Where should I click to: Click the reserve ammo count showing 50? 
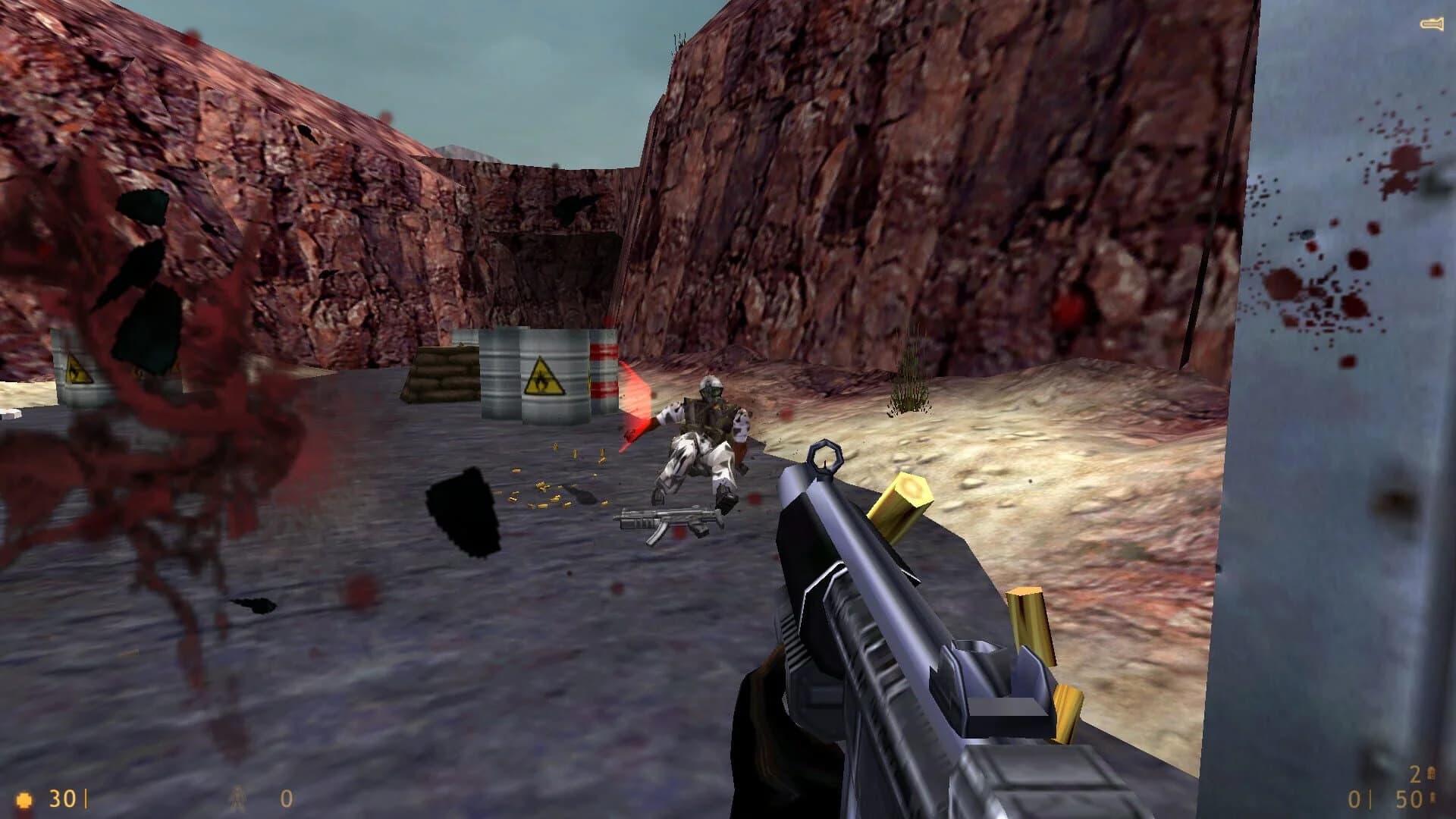click(1407, 799)
